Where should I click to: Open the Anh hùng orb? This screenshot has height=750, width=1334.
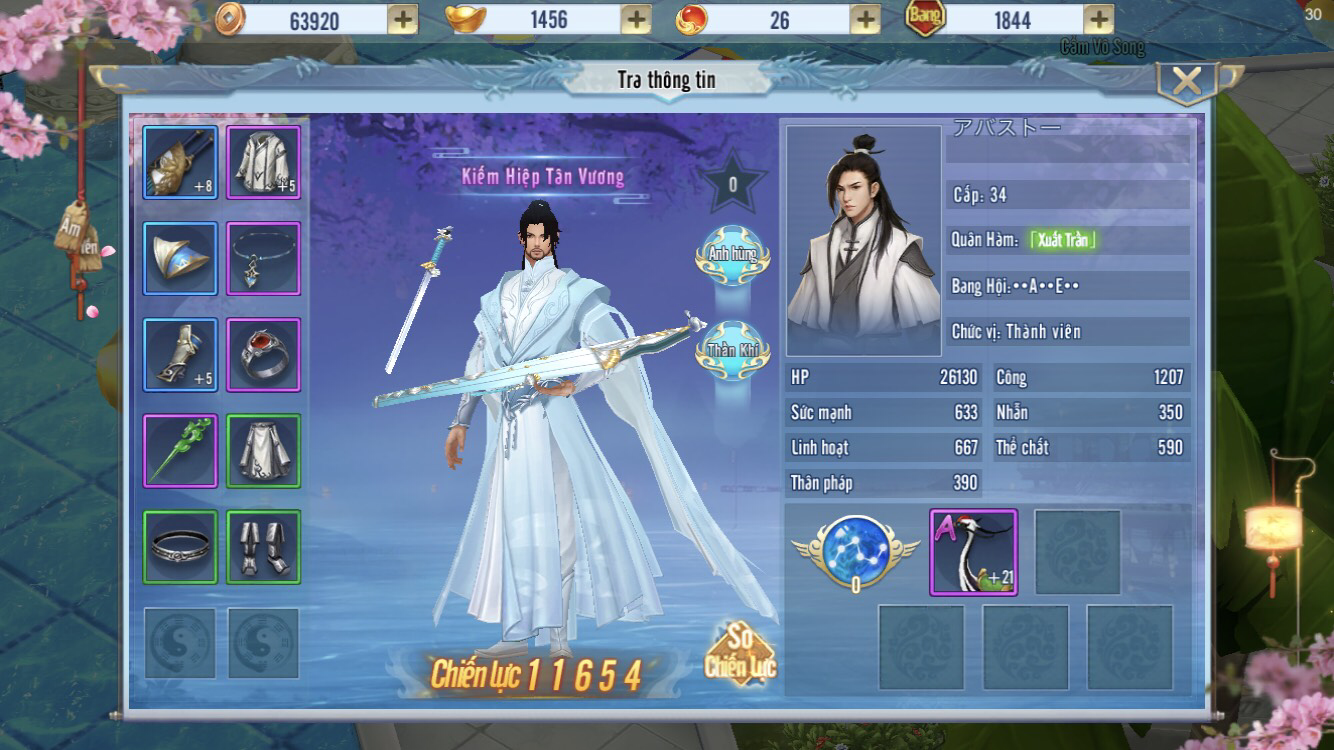733,255
